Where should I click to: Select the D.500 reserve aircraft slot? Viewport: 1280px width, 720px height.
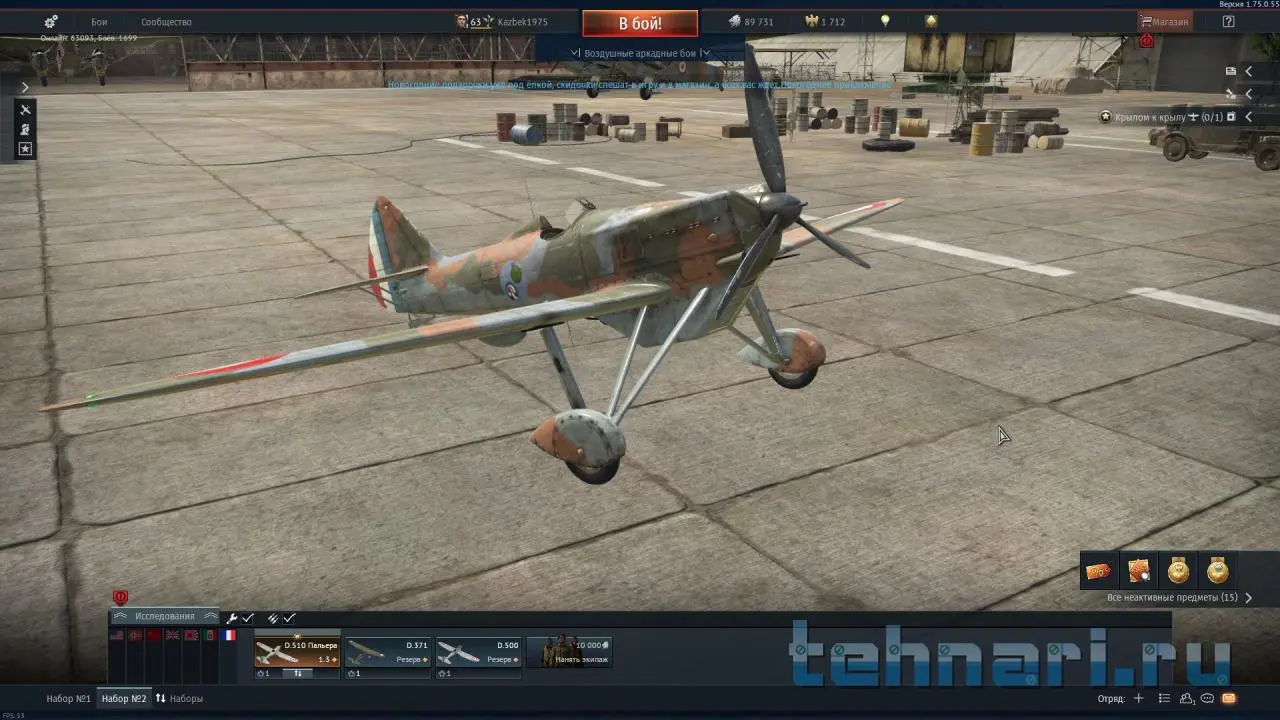pyautogui.click(x=478, y=652)
